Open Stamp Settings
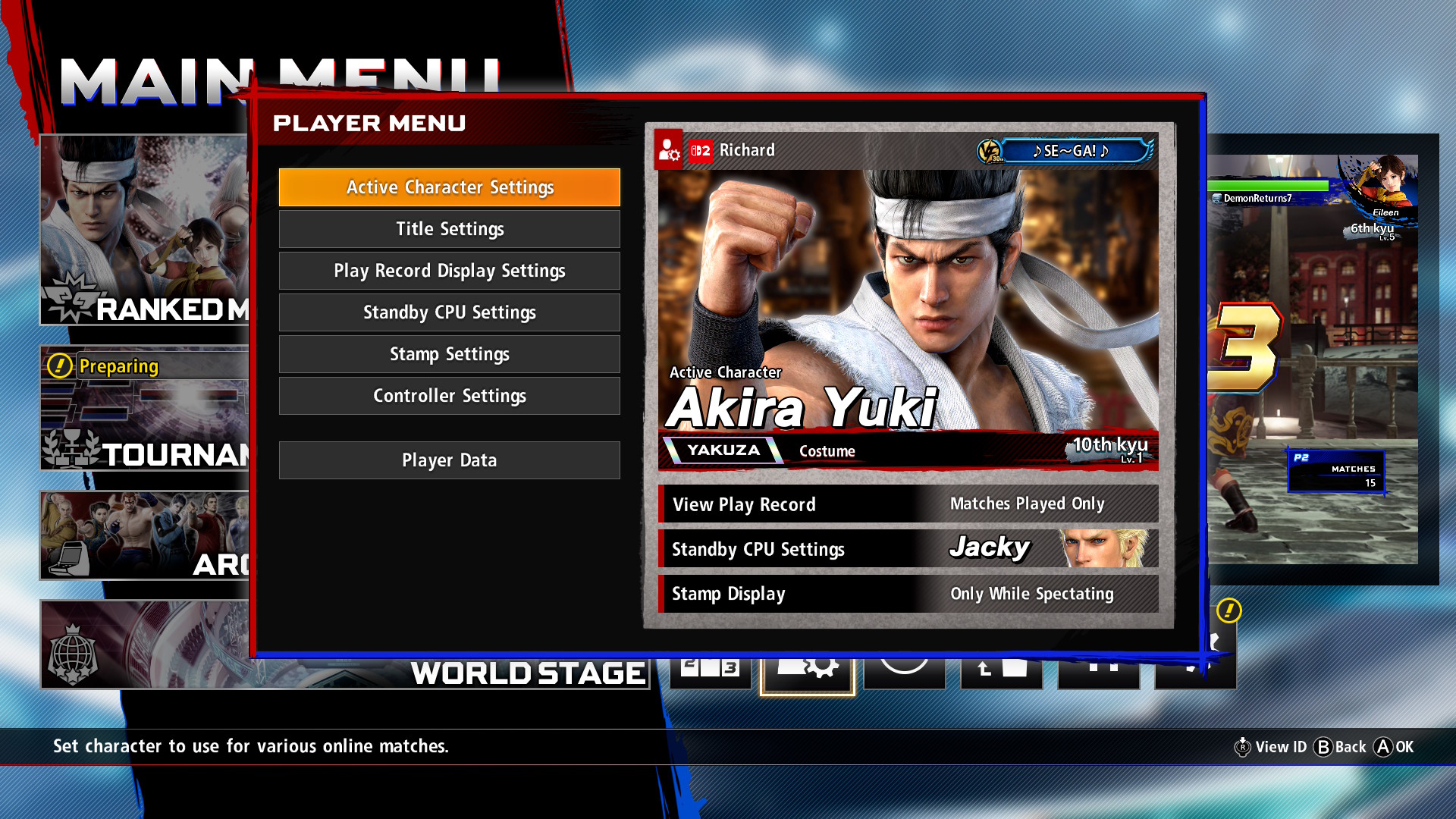Screen dimensions: 1456x819 pyautogui.click(x=449, y=354)
